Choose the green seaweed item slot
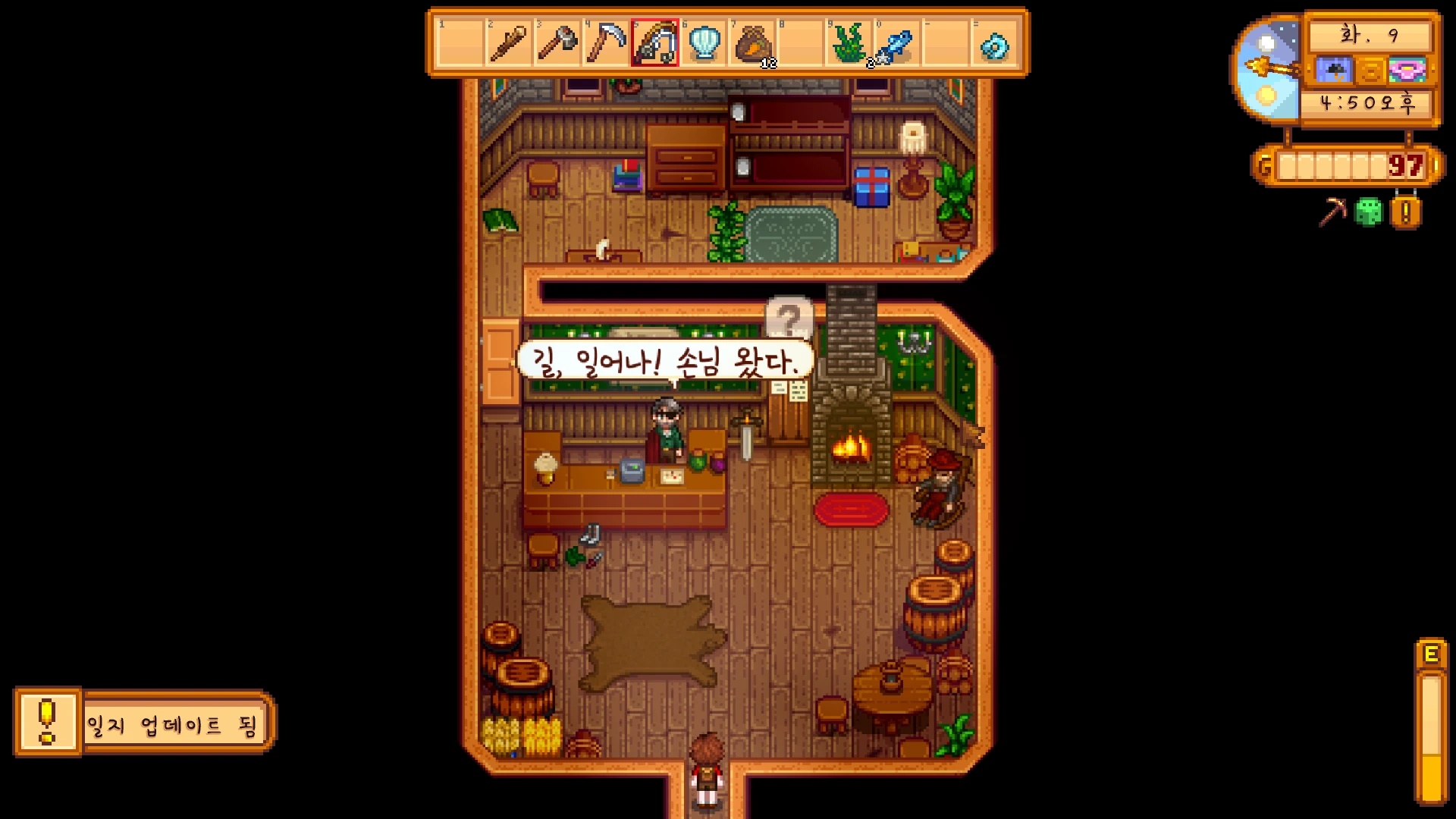 coord(850,43)
